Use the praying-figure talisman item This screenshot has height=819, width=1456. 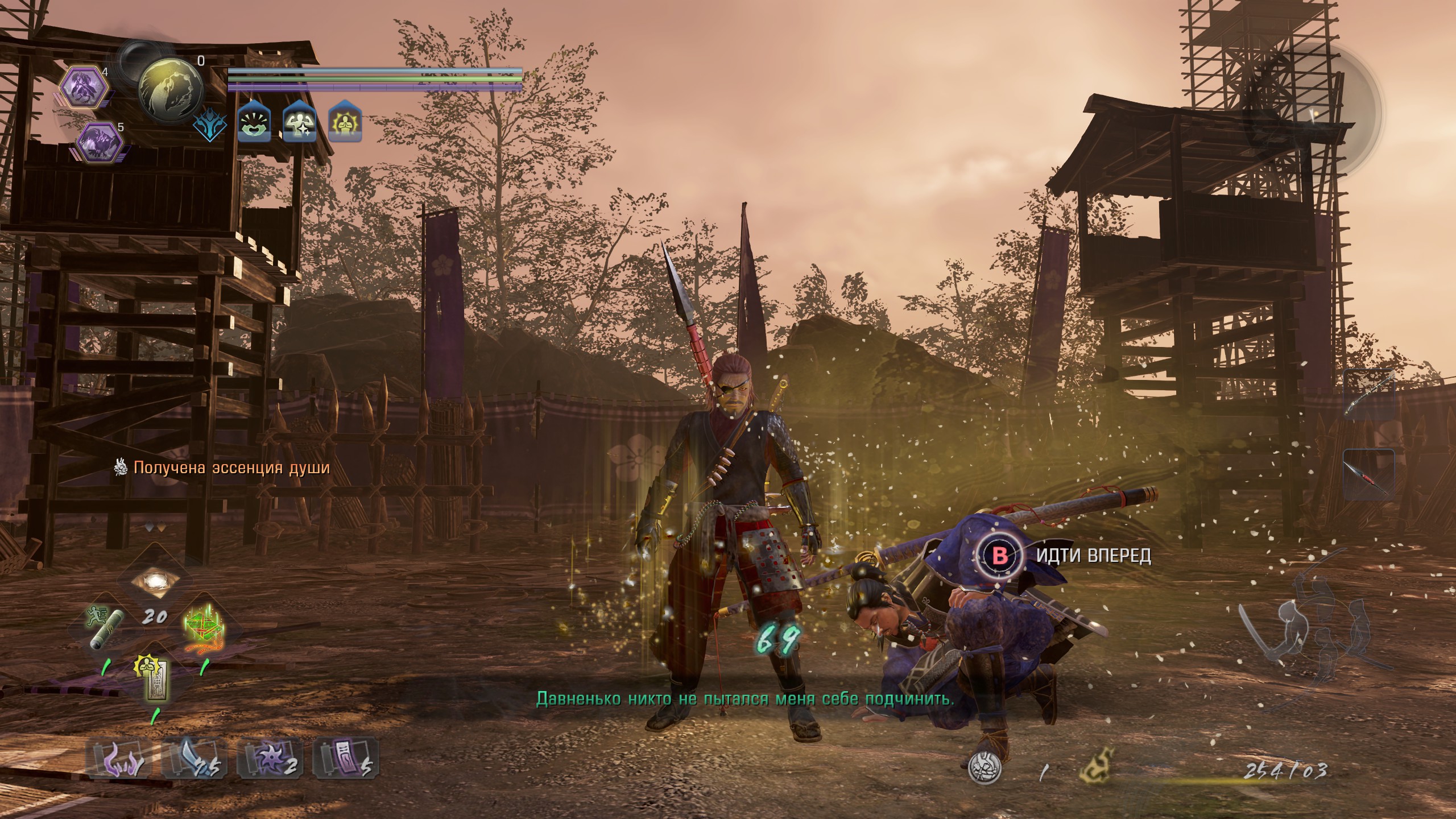154,680
